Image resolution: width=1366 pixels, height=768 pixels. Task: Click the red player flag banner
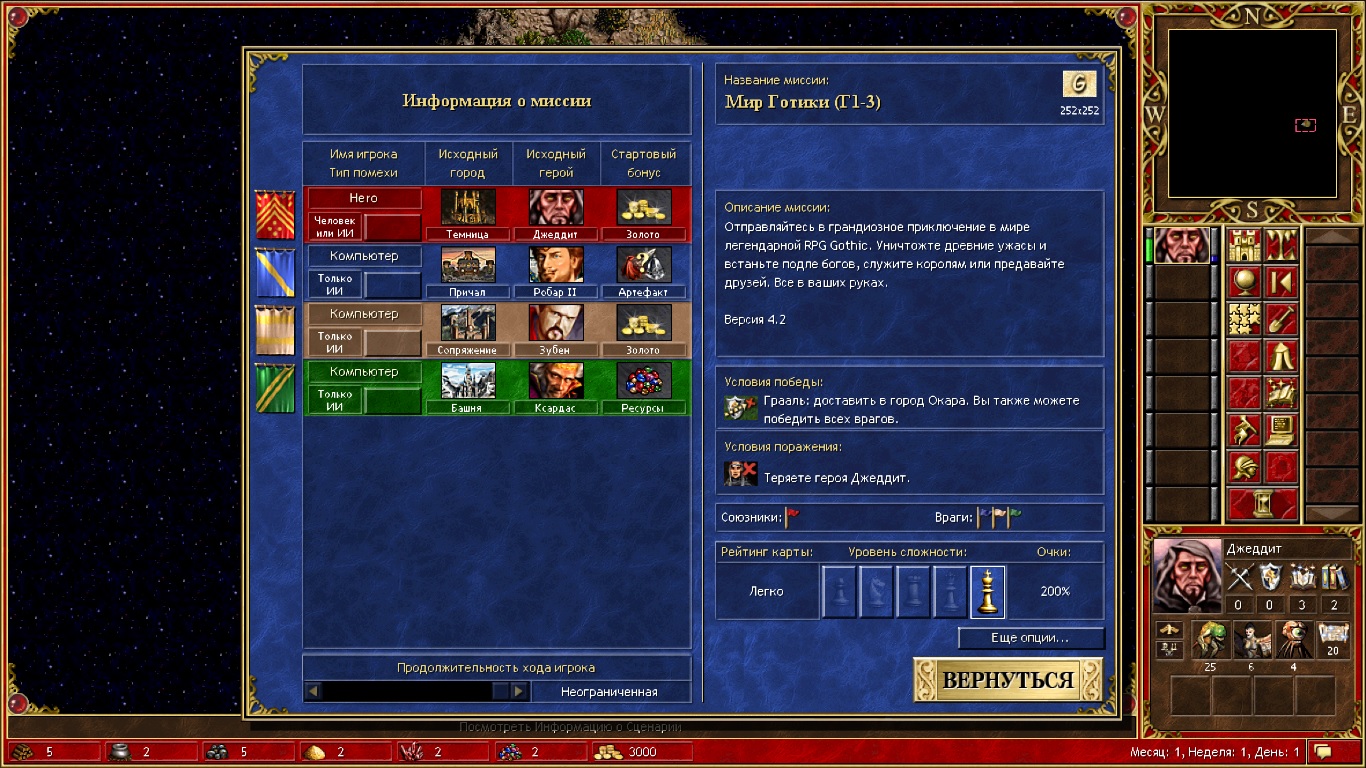tap(275, 214)
